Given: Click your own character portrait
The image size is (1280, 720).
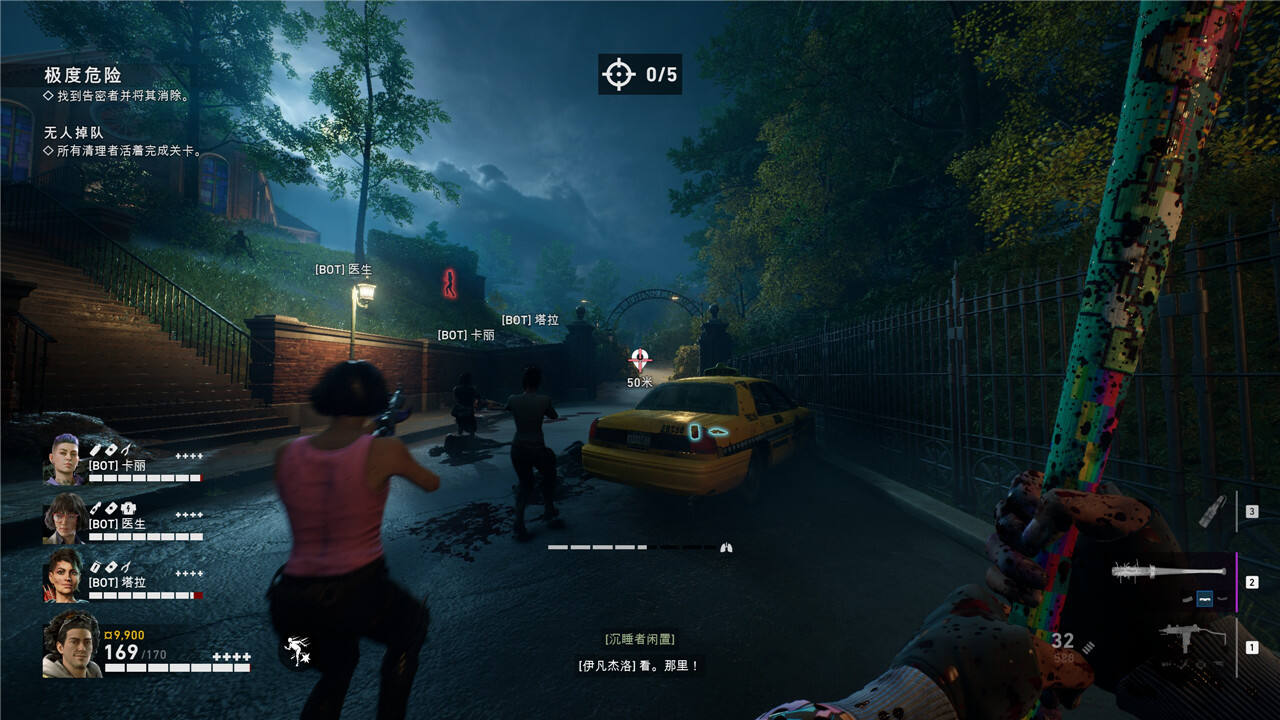Looking at the screenshot, I should pos(71,645).
